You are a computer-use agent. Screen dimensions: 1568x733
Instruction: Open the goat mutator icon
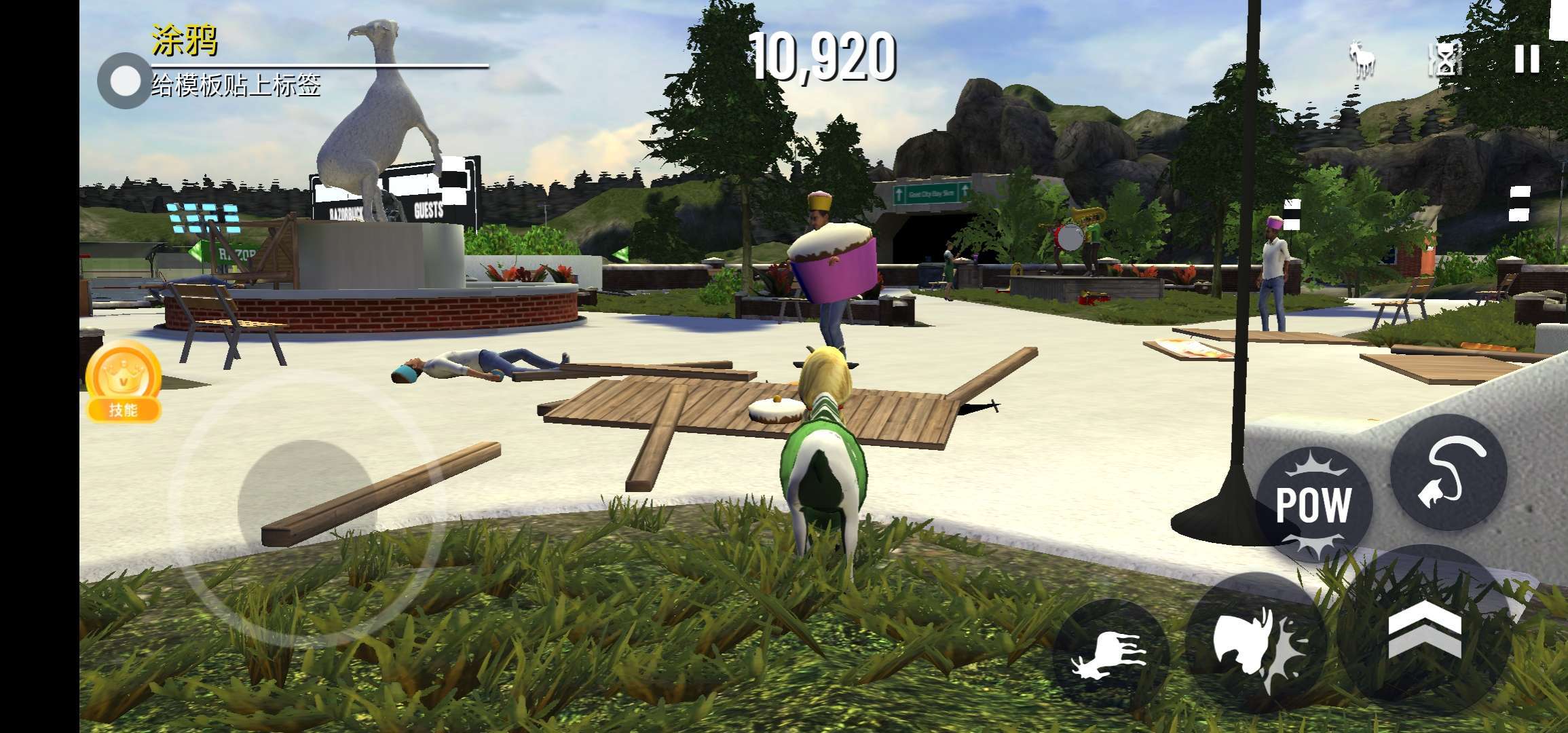(1362, 60)
